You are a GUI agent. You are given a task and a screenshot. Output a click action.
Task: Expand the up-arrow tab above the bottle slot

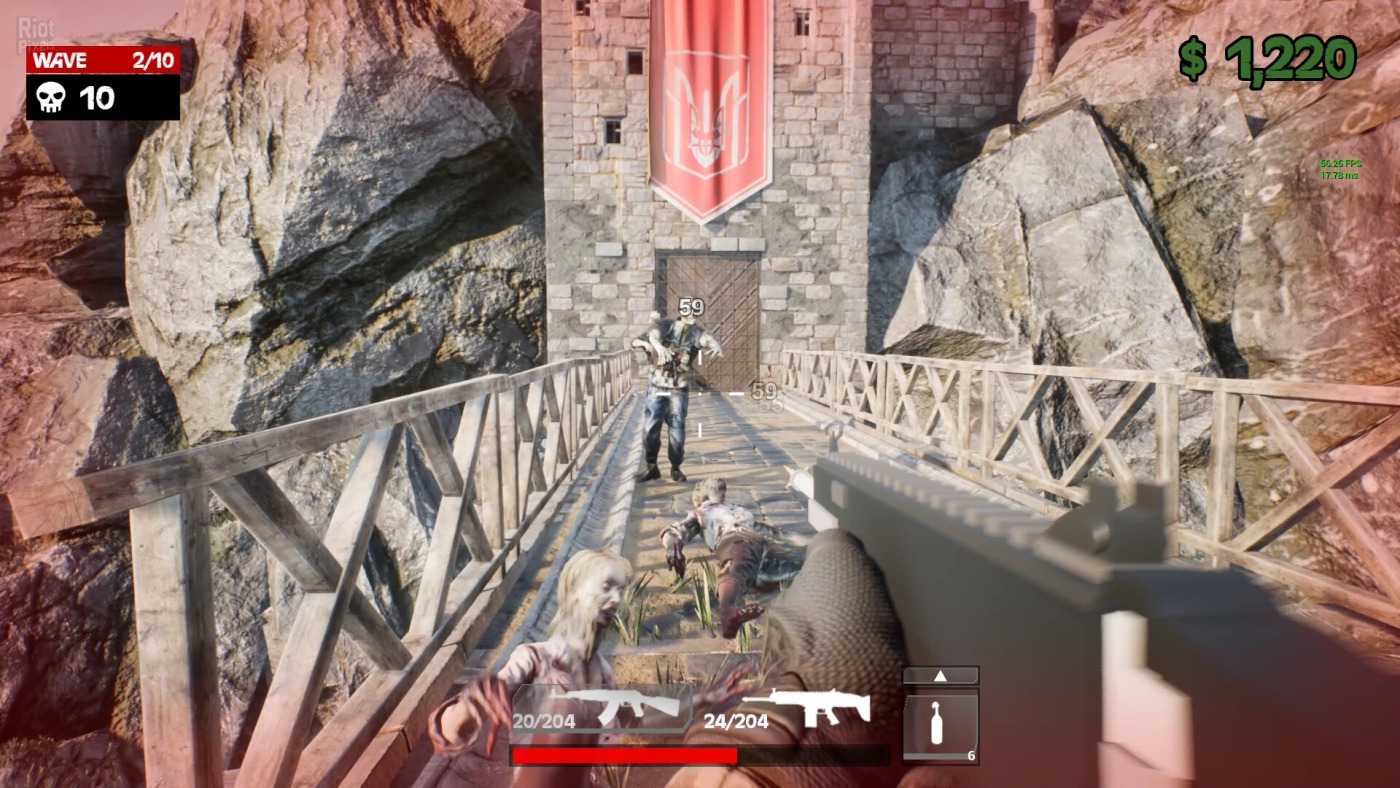click(x=940, y=676)
